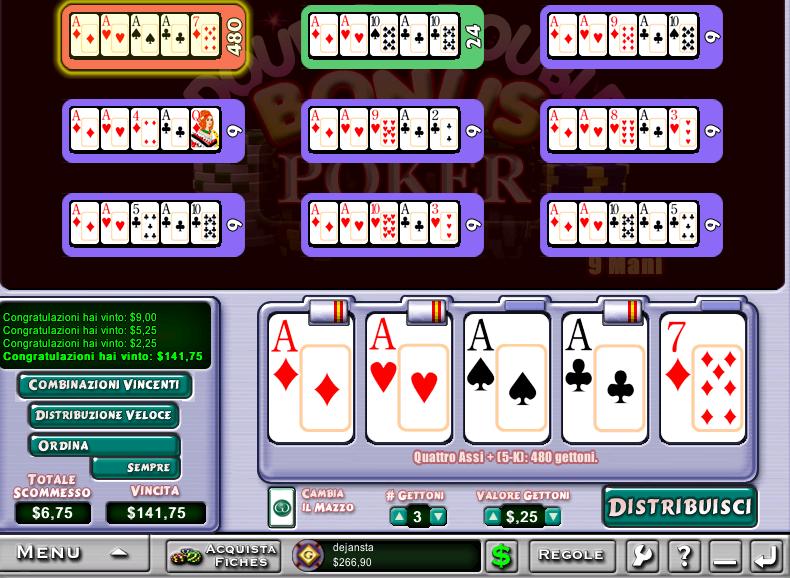This screenshot has height=578, width=790.
Task: Deal a new hand with Distribuisci
Action: (x=680, y=506)
